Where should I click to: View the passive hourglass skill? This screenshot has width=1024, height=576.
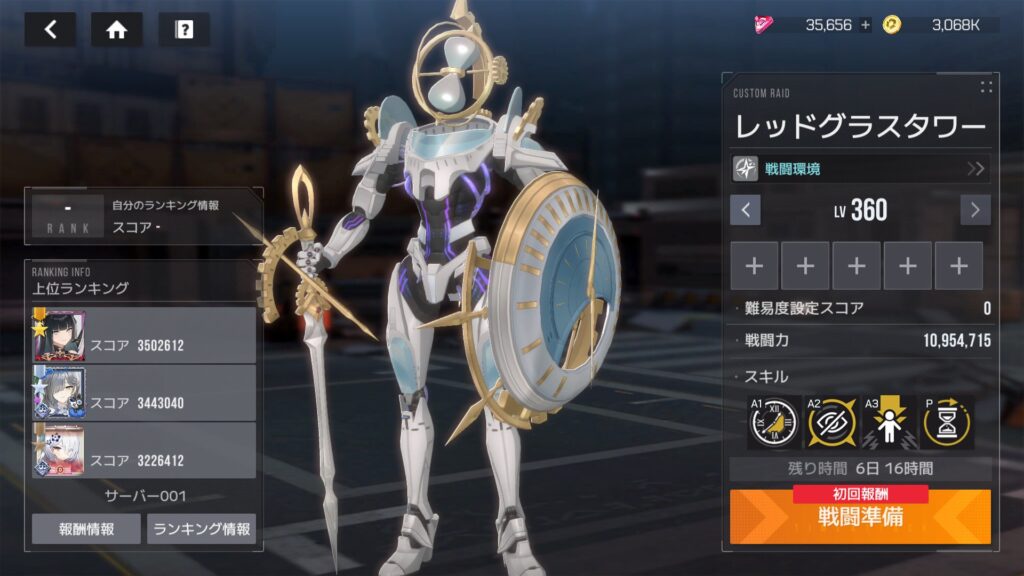point(945,422)
